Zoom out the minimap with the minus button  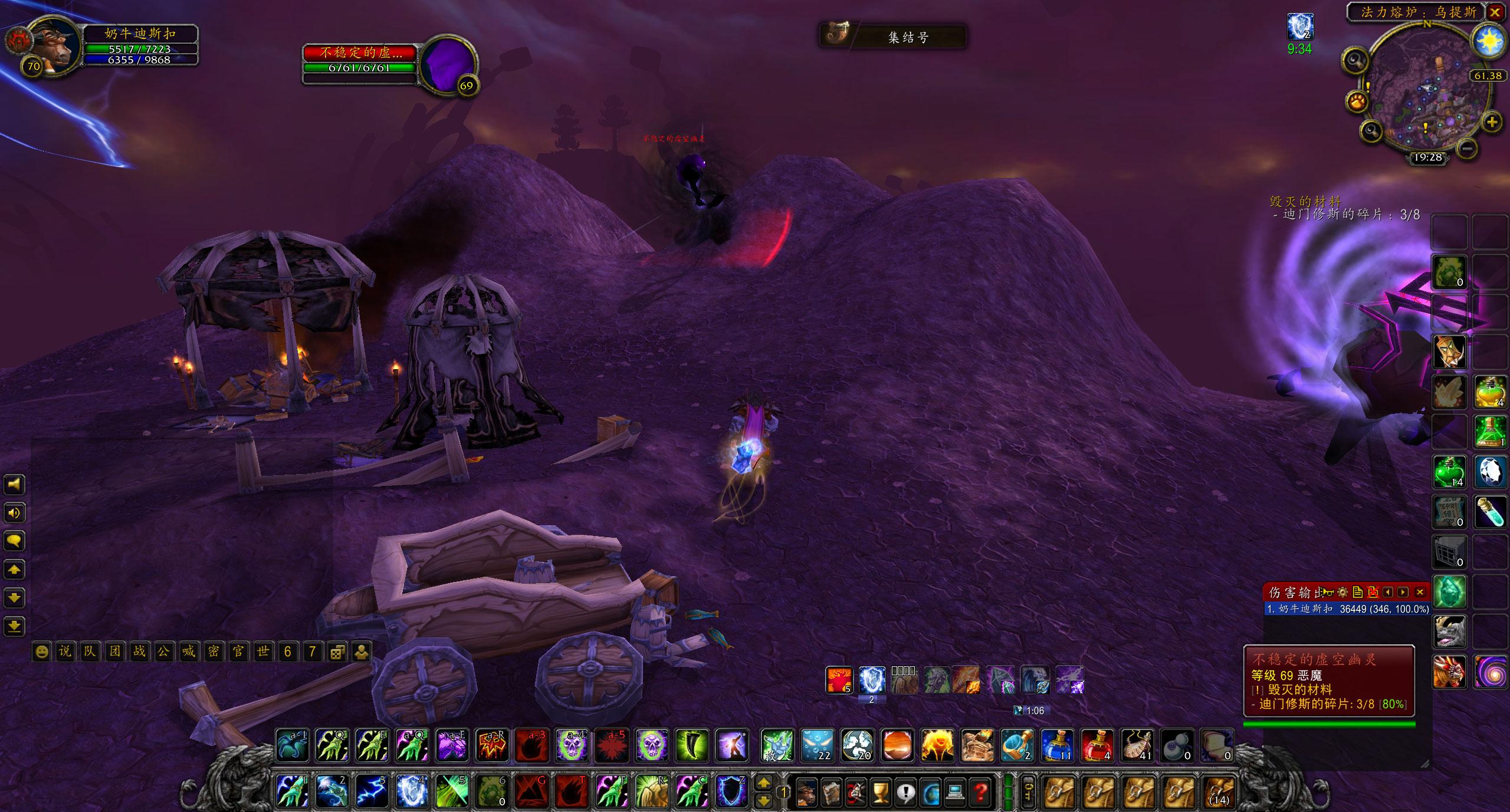coord(1469,147)
